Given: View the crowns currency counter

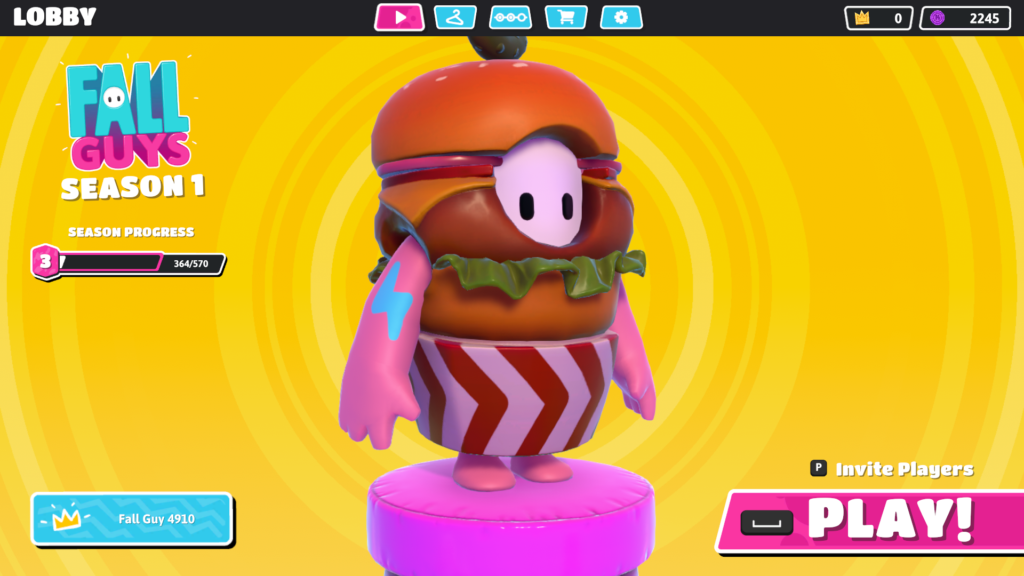Looking at the screenshot, I should 878,18.
